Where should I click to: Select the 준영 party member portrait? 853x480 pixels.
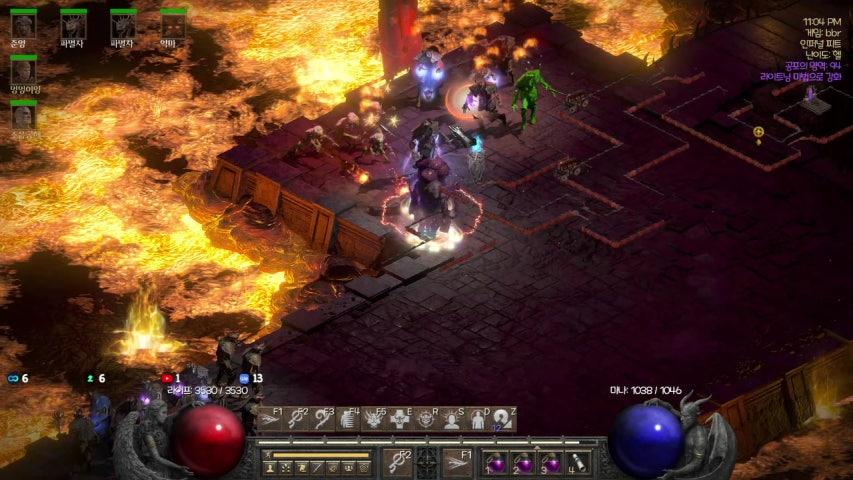pos(22,24)
